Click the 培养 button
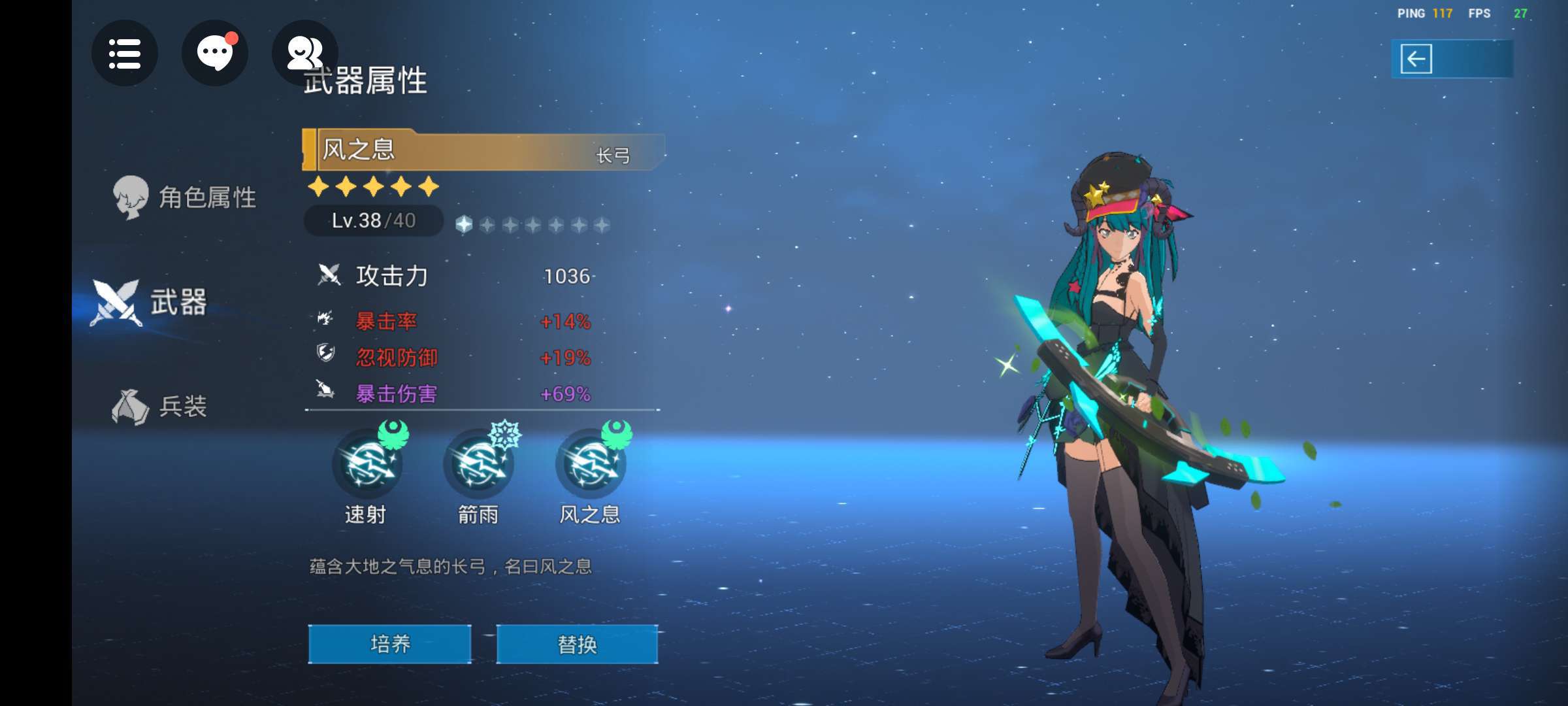 tap(390, 645)
